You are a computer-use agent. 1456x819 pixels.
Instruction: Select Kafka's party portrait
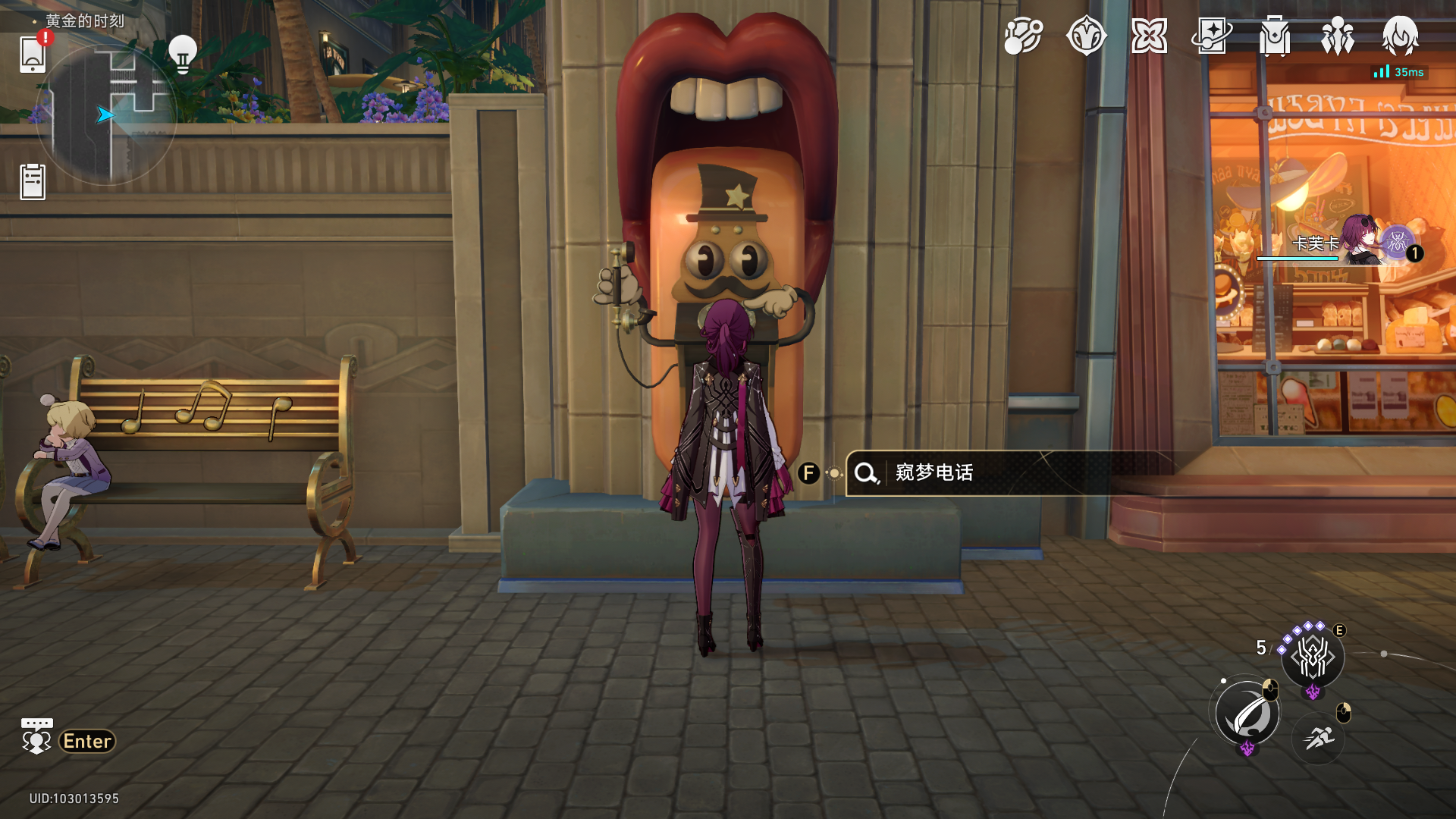pos(1361,241)
